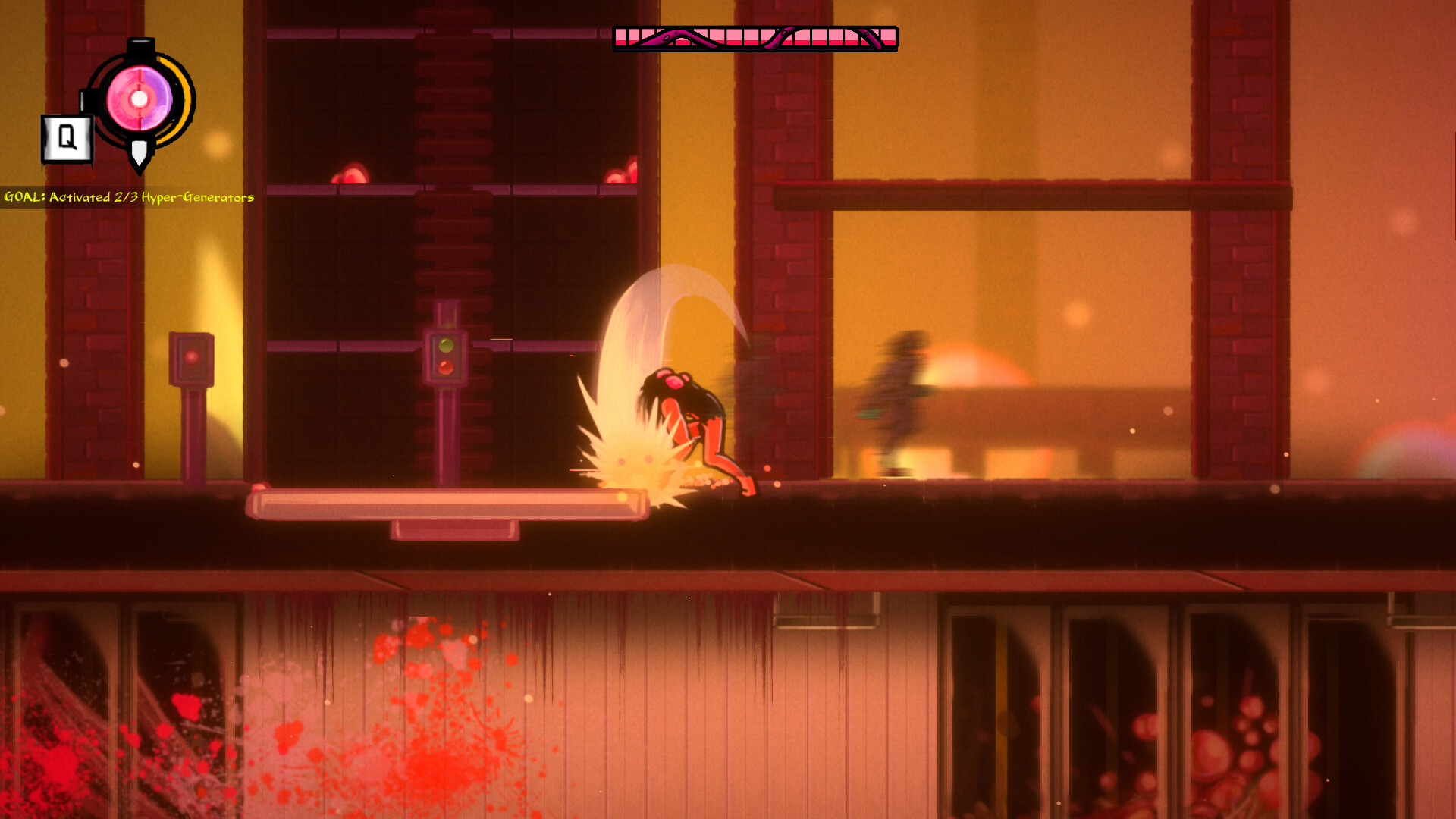Toggle the green light on the signal post
1456x819 pixels.
[447, 345]
